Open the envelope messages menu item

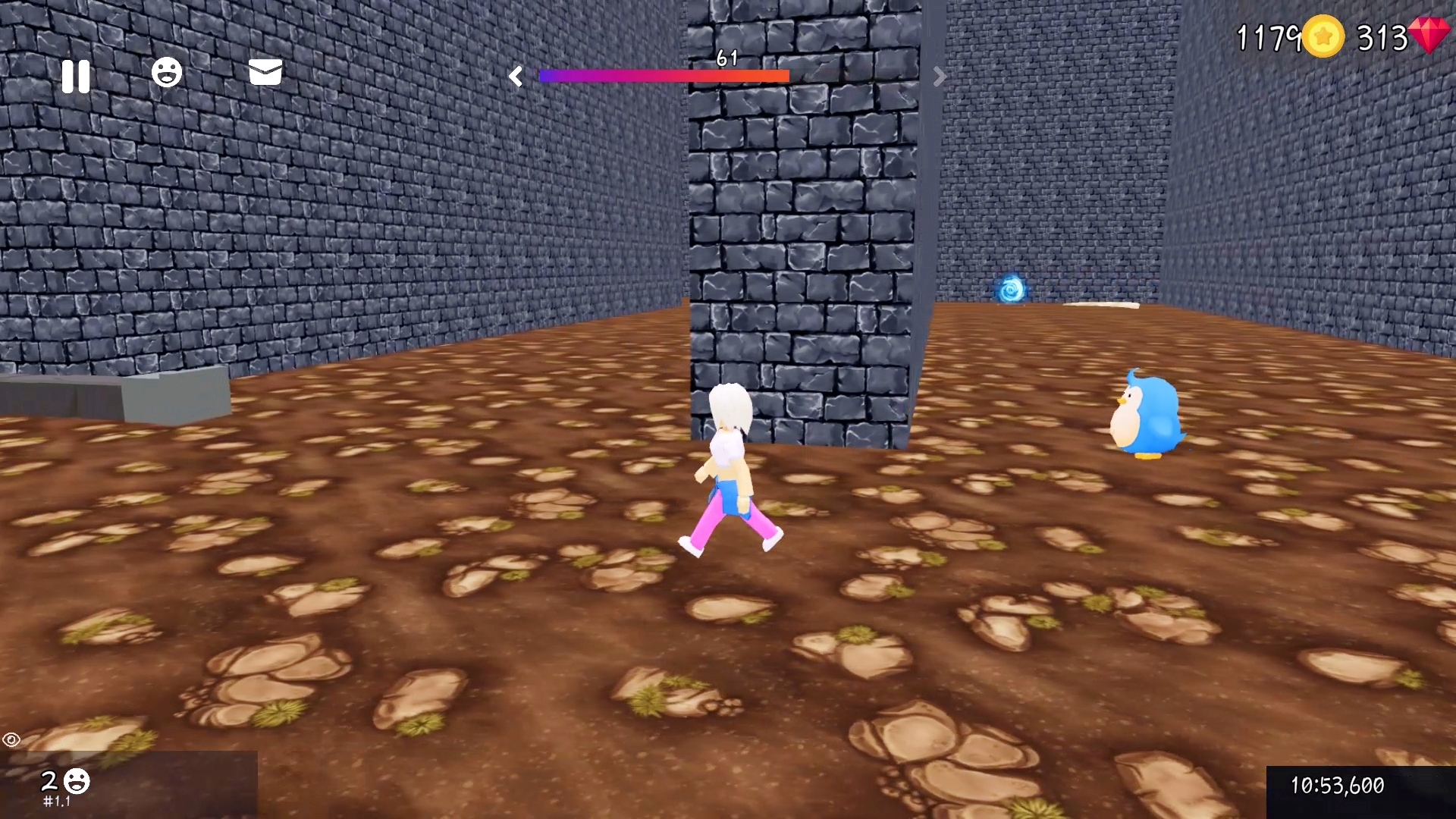click(265, 74)
